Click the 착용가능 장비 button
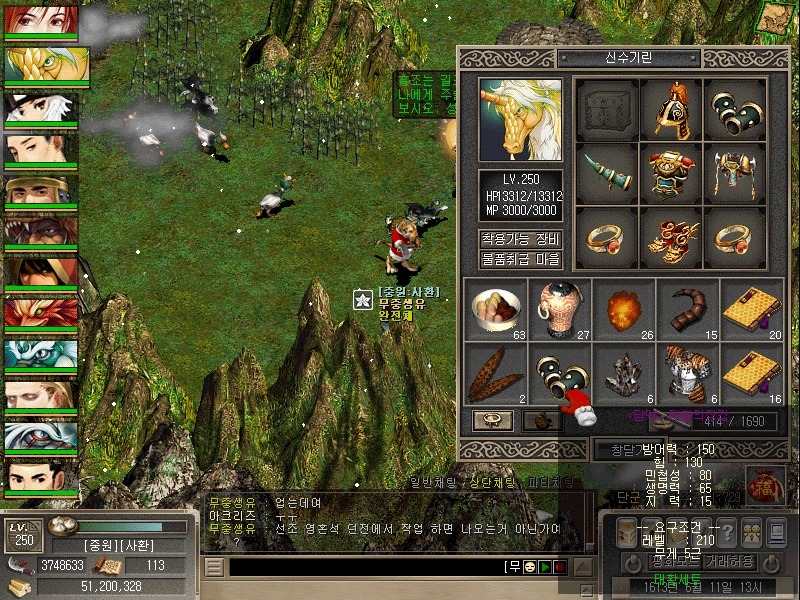This screenshot has height=600, width=800. [x=520, y=240]
